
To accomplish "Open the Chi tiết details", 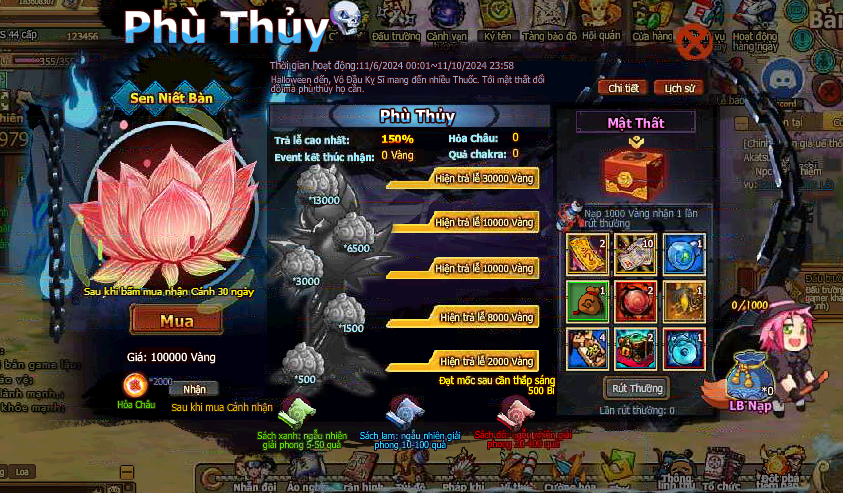I will tap(623, 88).
